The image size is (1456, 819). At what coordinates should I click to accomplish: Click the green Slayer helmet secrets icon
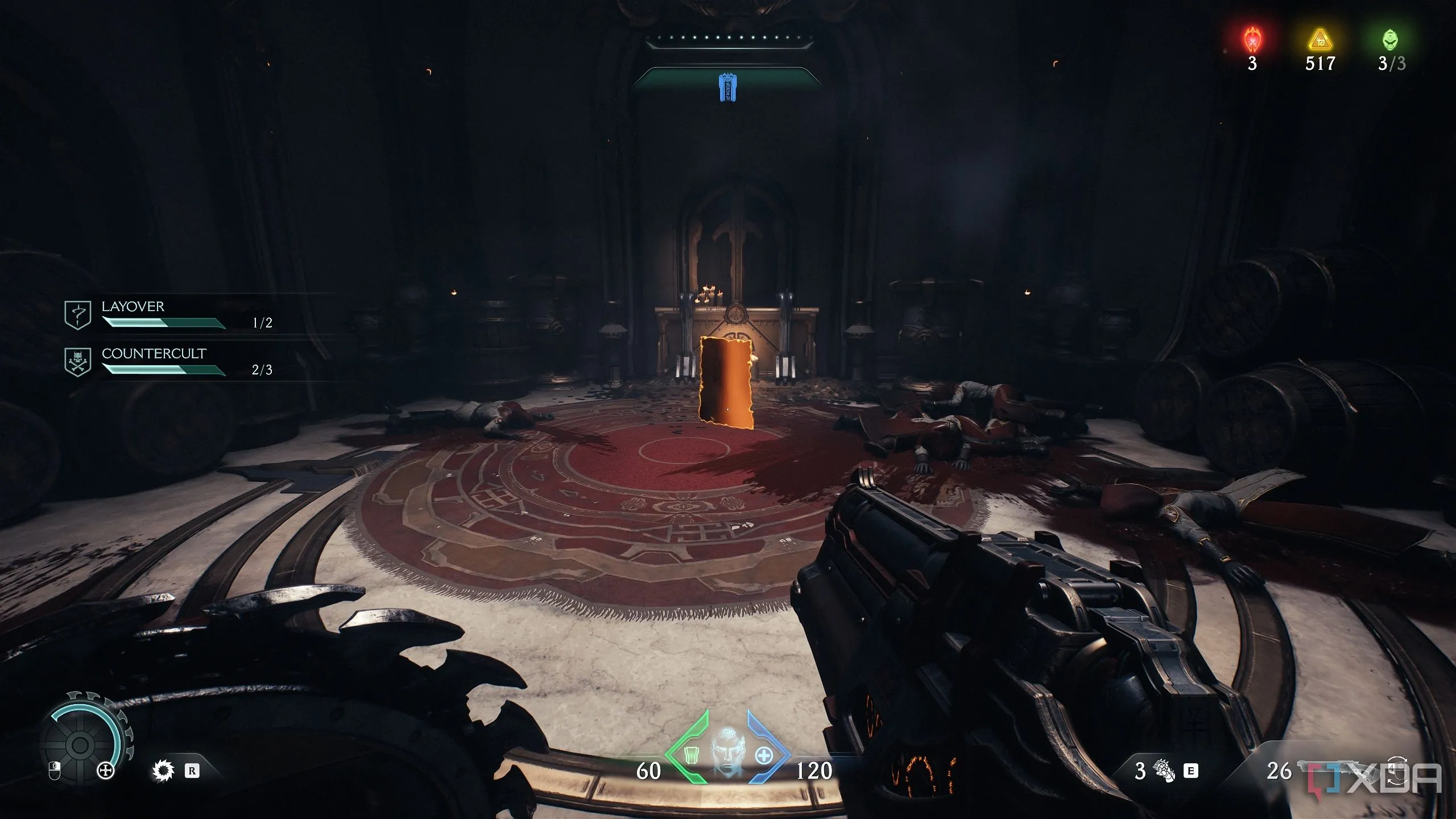coord(1391,40)
